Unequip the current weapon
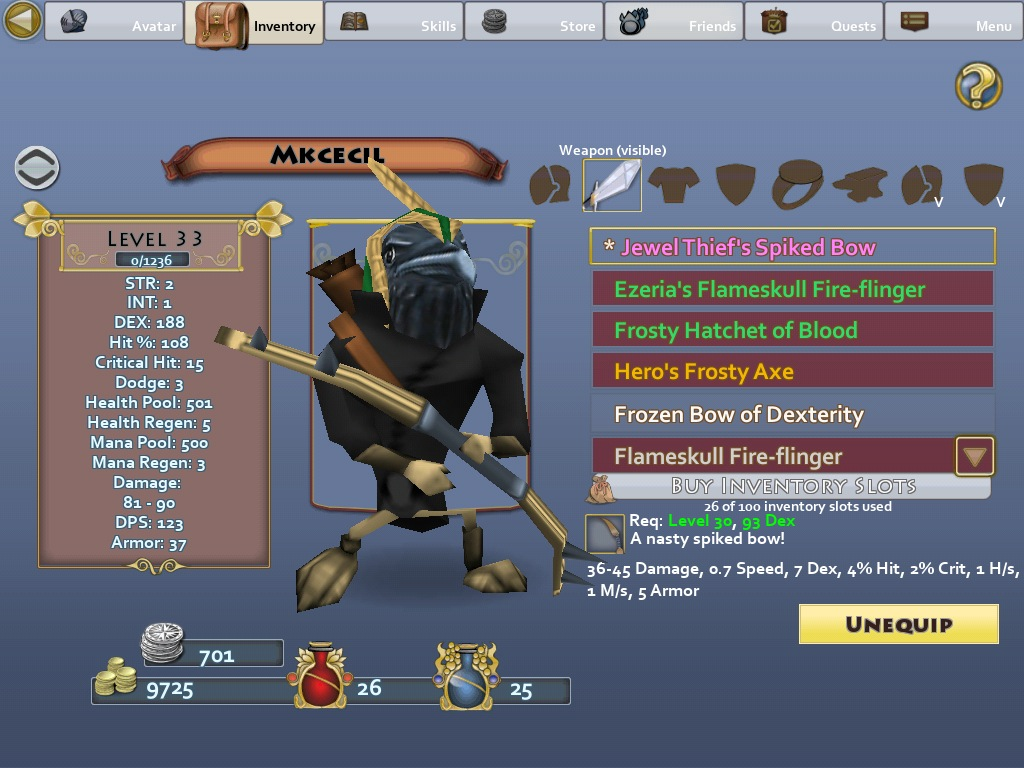Image resolution: width=1024 pixels, height=768 pixels. click(898, 624)
